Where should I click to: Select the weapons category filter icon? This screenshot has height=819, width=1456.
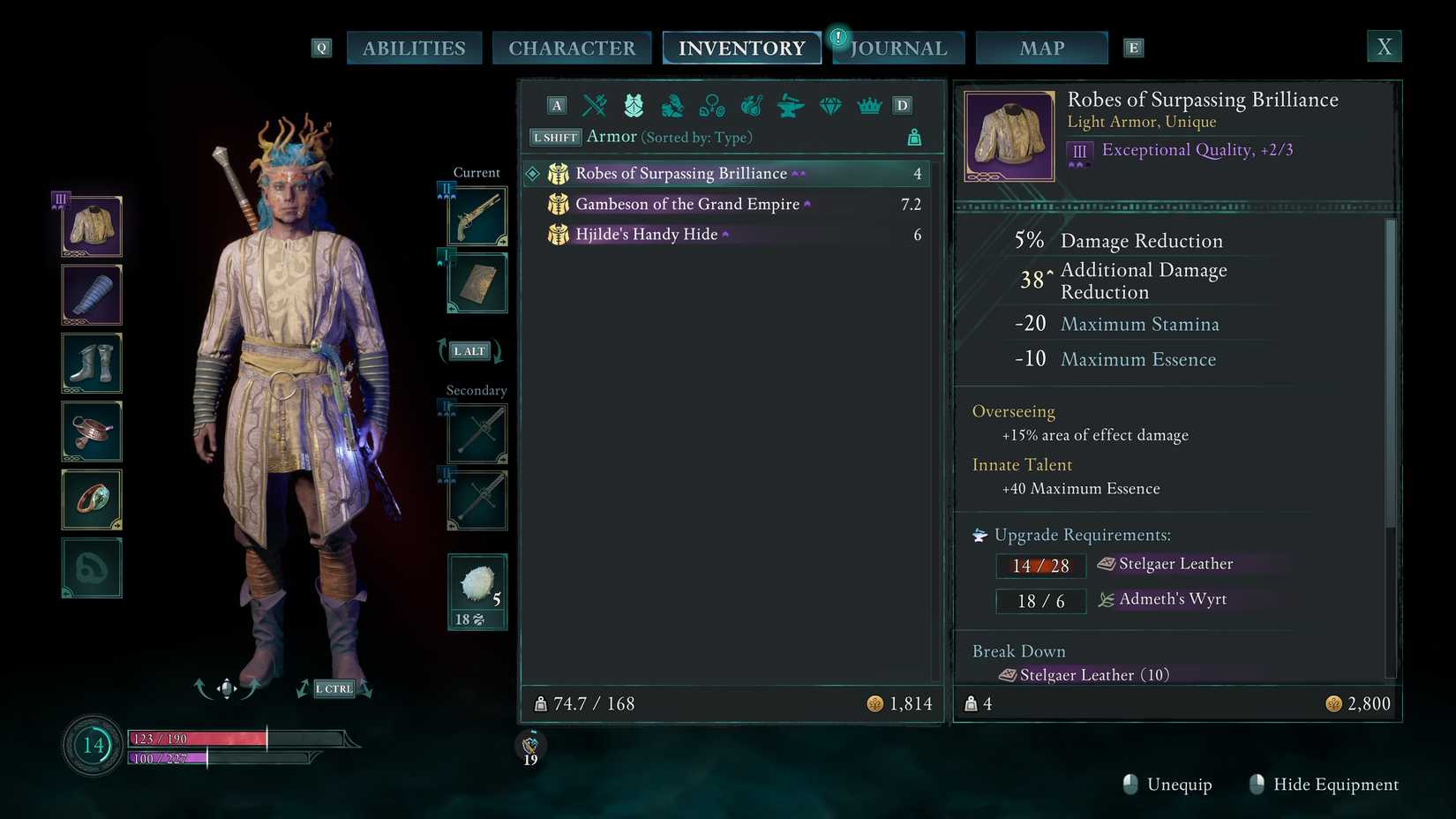tap(594, 105)
